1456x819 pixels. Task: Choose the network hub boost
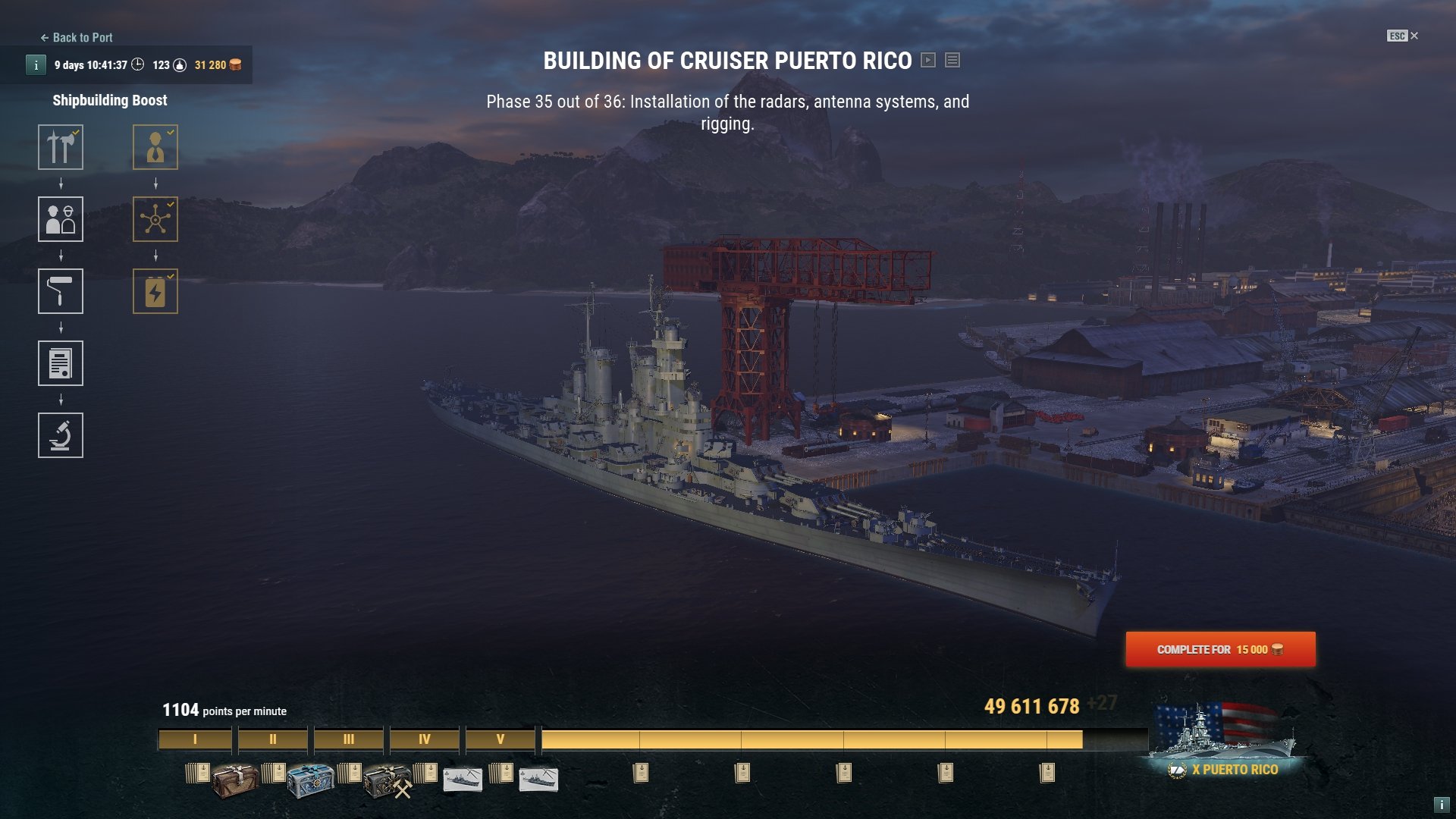[x=155, y=219]
